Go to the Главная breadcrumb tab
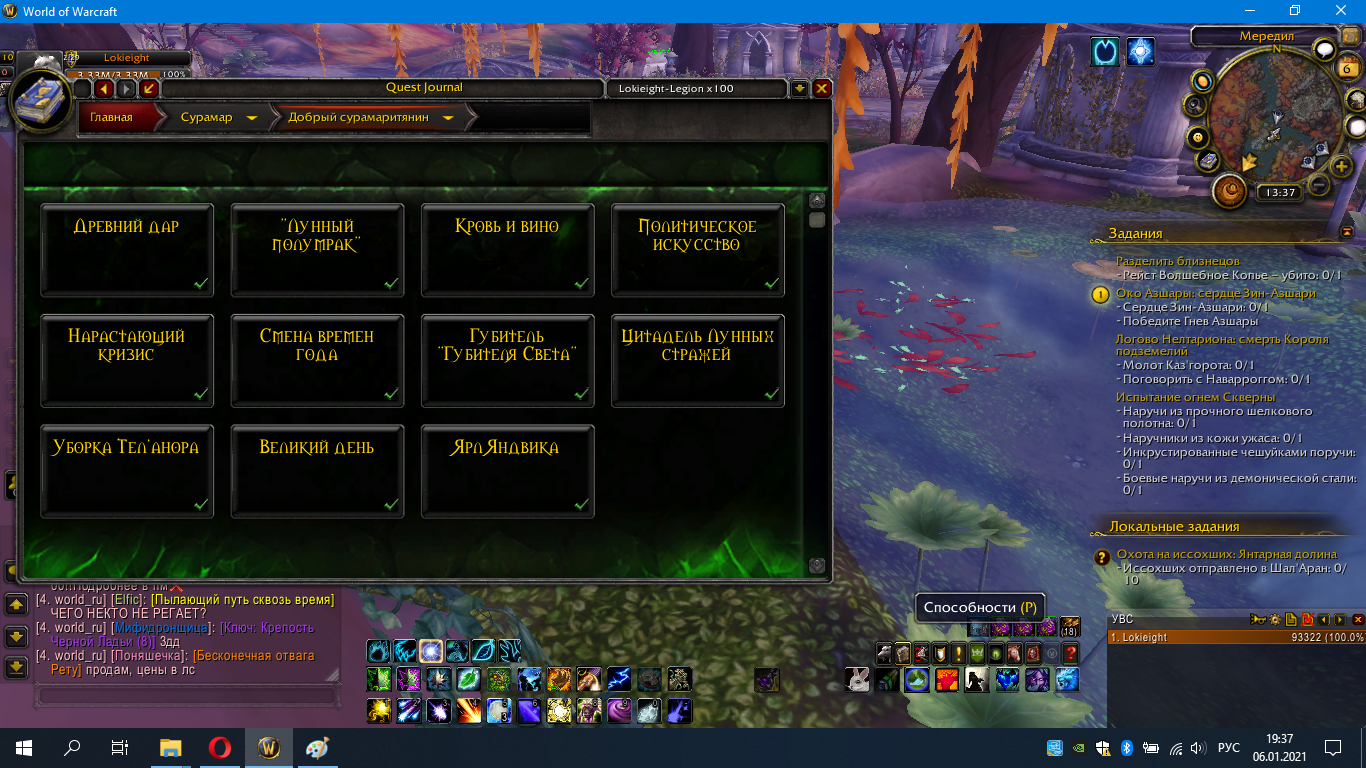 tap(112, 117)
